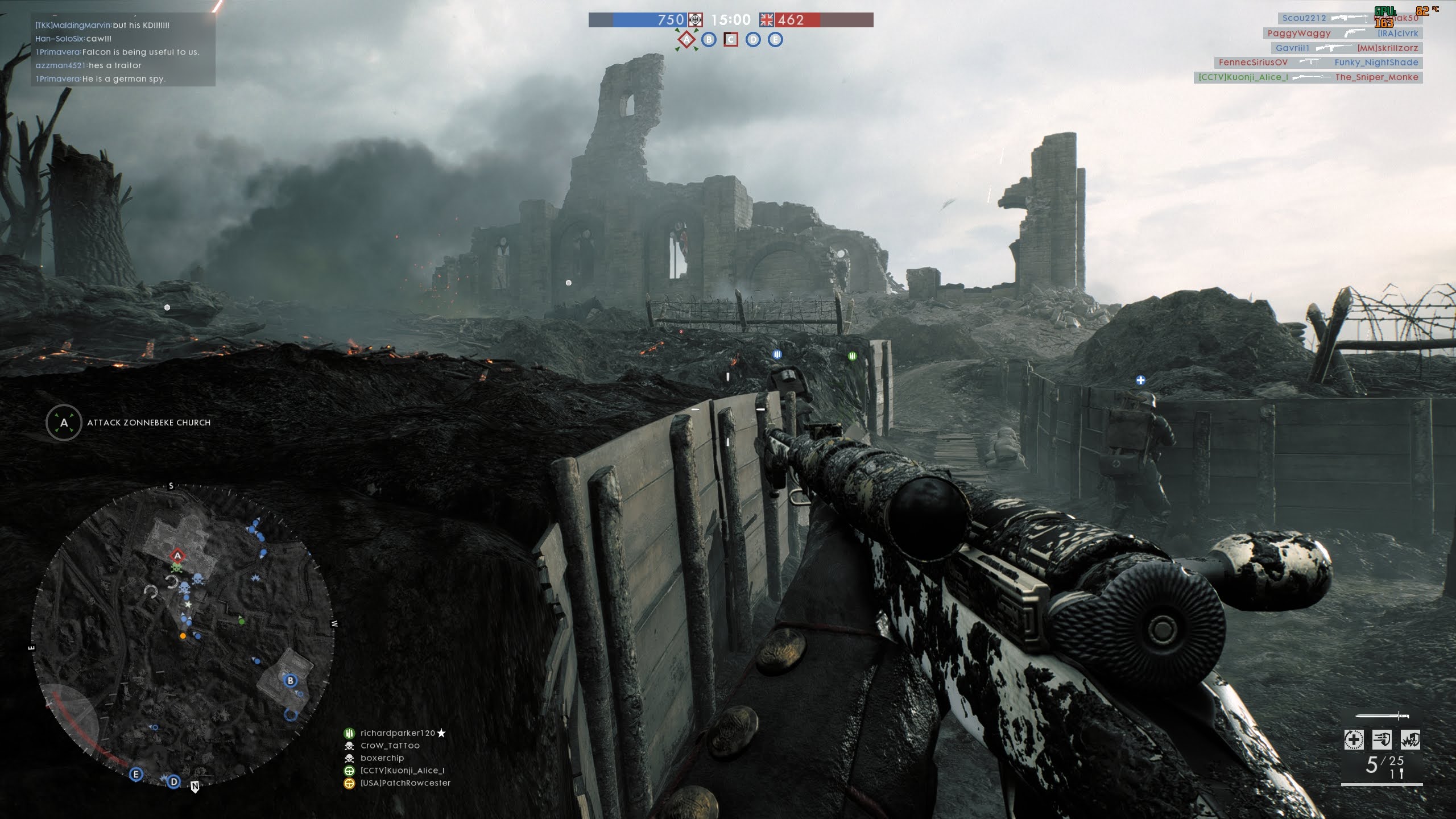Click the health regeneration cross perk icon
The height and width of the screenshot is (819, 1456).
[x=1354, y=740]
